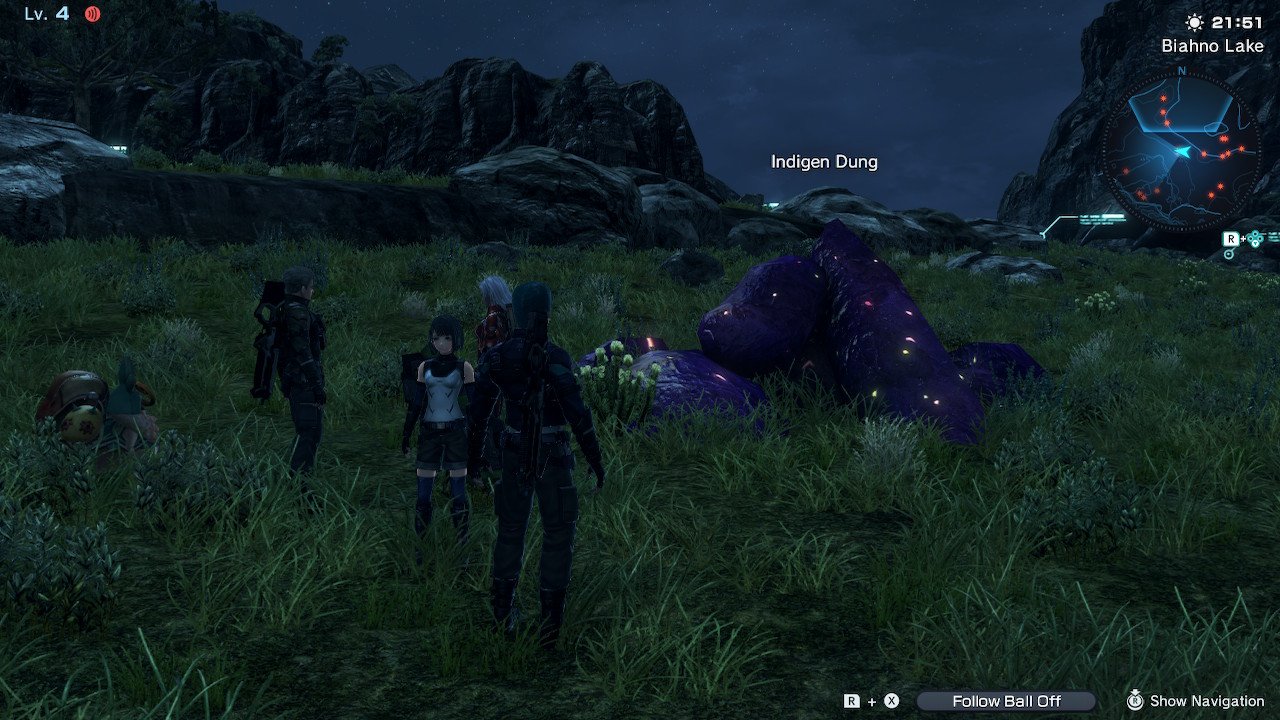The width and height of the screenshot is (1280, 720).
Task: Toggle the Follow Ball Off button
Action: [1006, 701]
